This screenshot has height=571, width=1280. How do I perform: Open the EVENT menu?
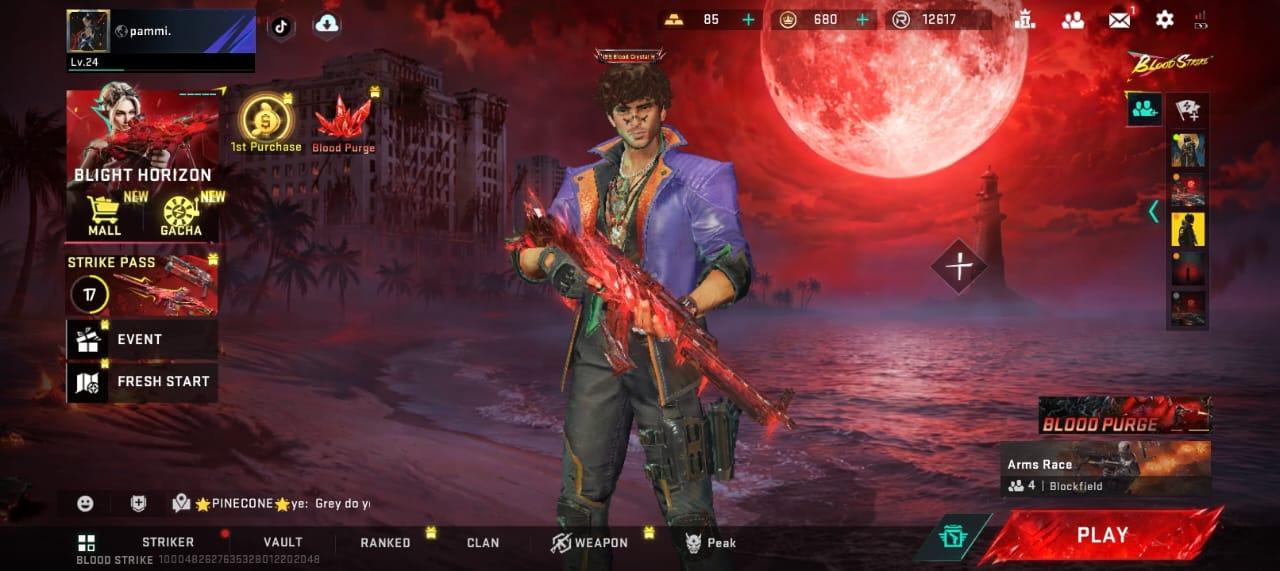click(x=141, y=340)
